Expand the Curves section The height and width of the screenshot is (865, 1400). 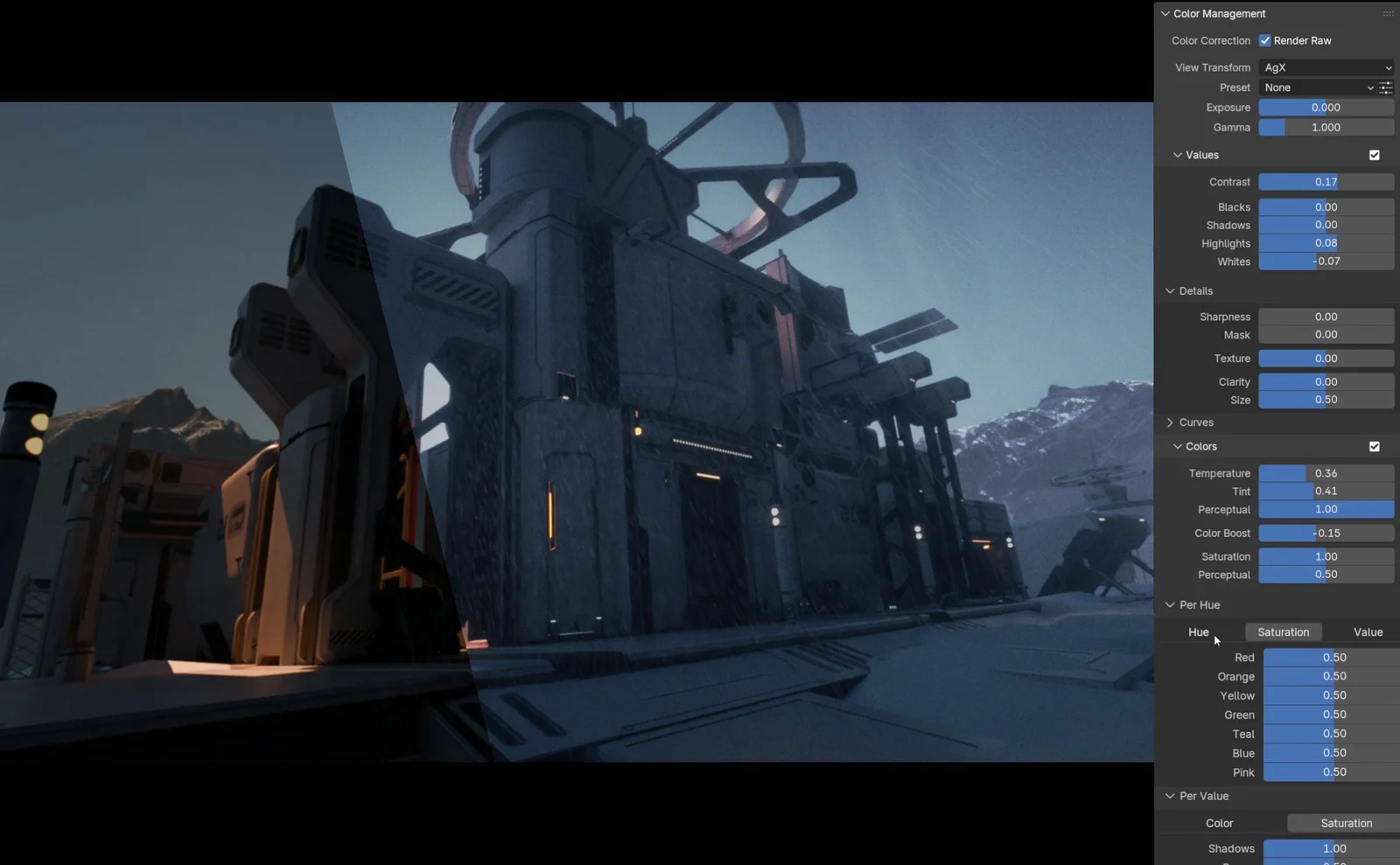coord(1190,422)
